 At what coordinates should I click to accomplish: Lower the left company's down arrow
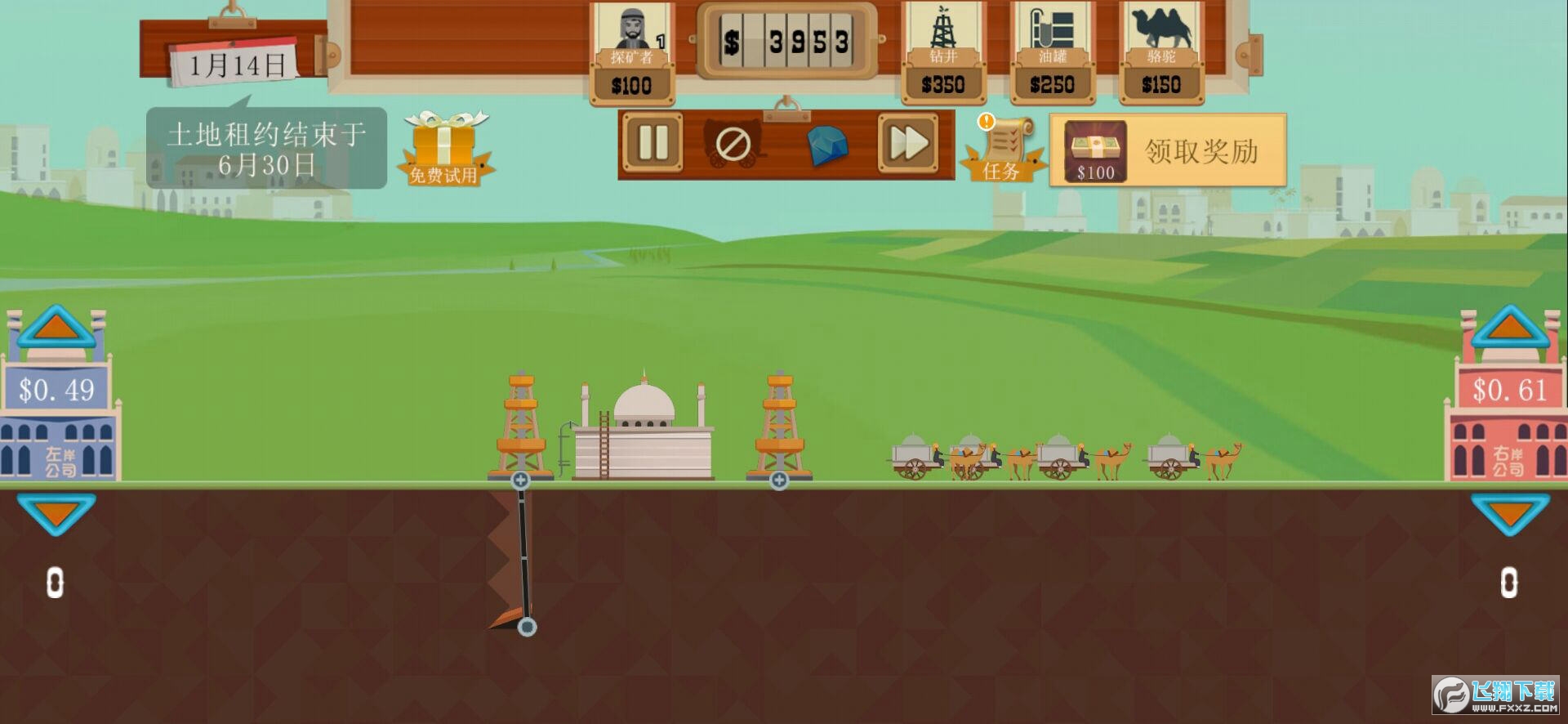click(56, 513)
